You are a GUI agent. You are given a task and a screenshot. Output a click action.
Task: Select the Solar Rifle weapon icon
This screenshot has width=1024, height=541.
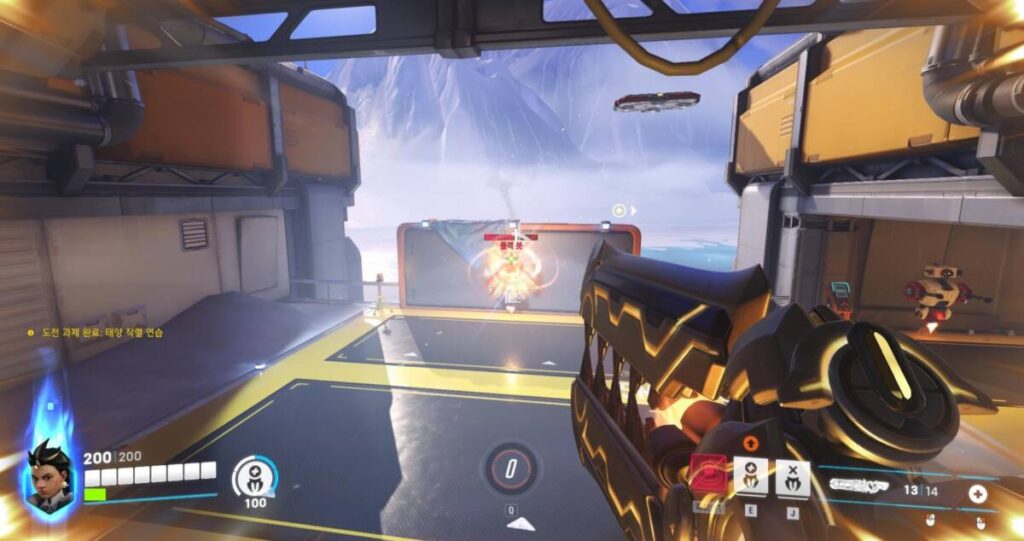click(x=858, y=485)
